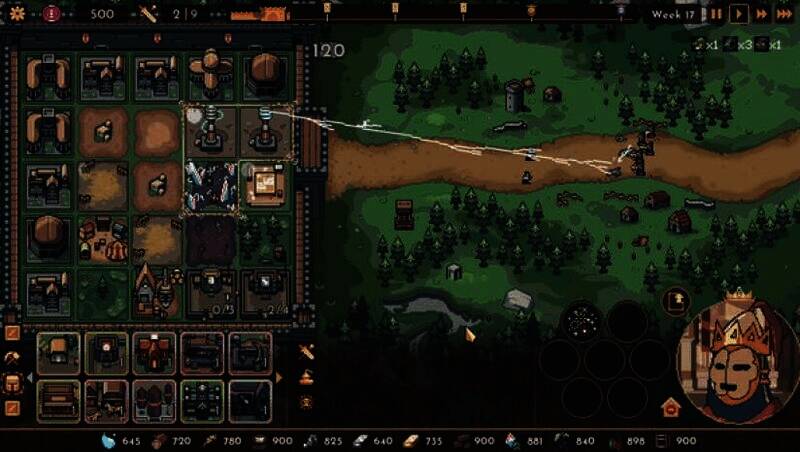Switch to fast-forward speed
800x452 pixels.
click(762, 14)
